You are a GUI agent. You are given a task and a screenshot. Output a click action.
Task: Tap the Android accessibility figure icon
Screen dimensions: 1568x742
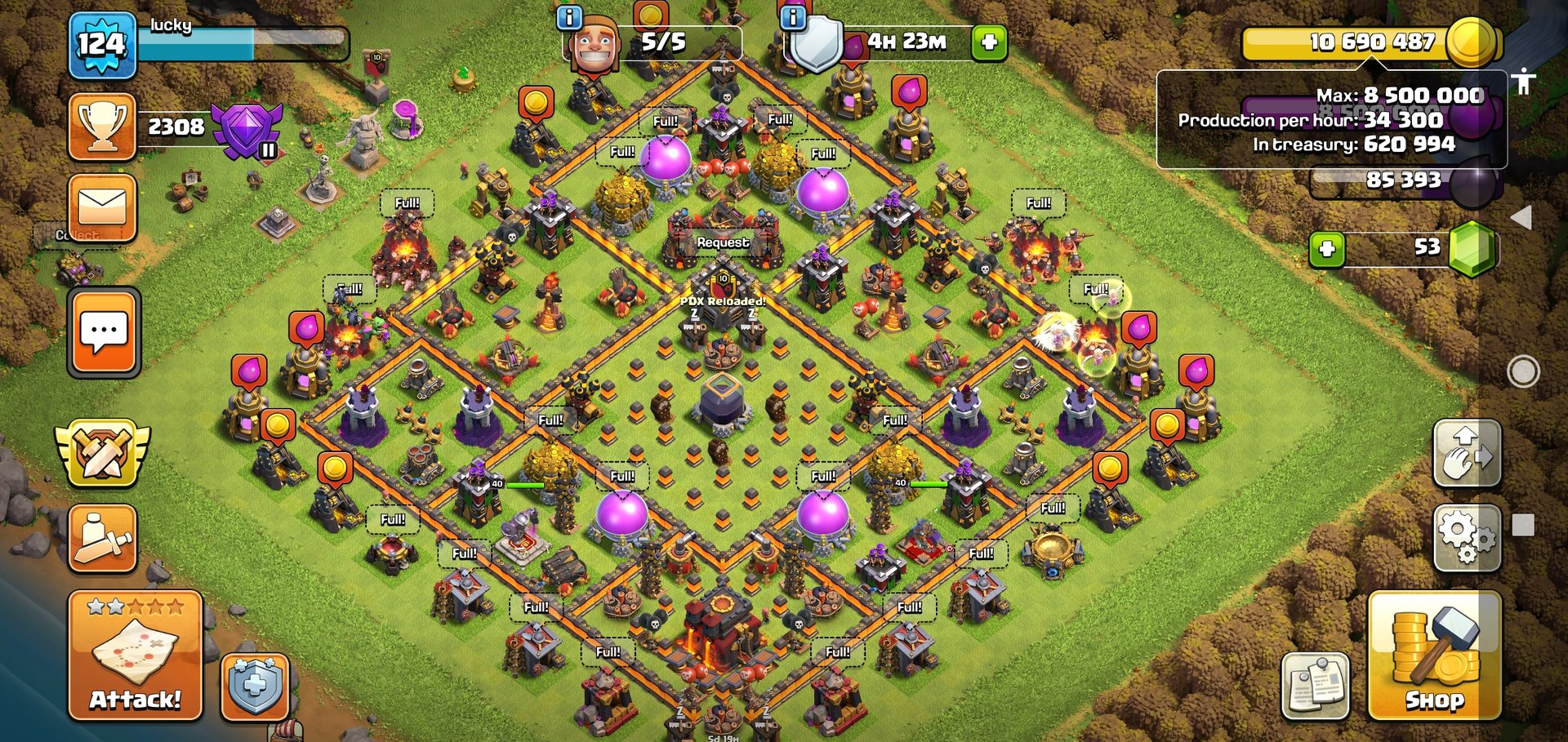point(1523,82)
